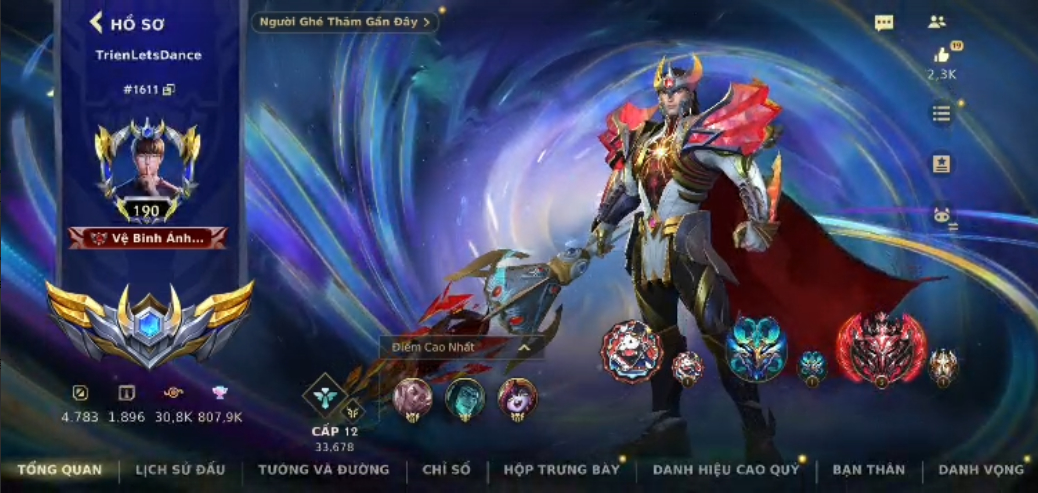This screenshot has width=1038, height=493.
Task: Select the Danh Vọng tab
Action: [981, 469]
